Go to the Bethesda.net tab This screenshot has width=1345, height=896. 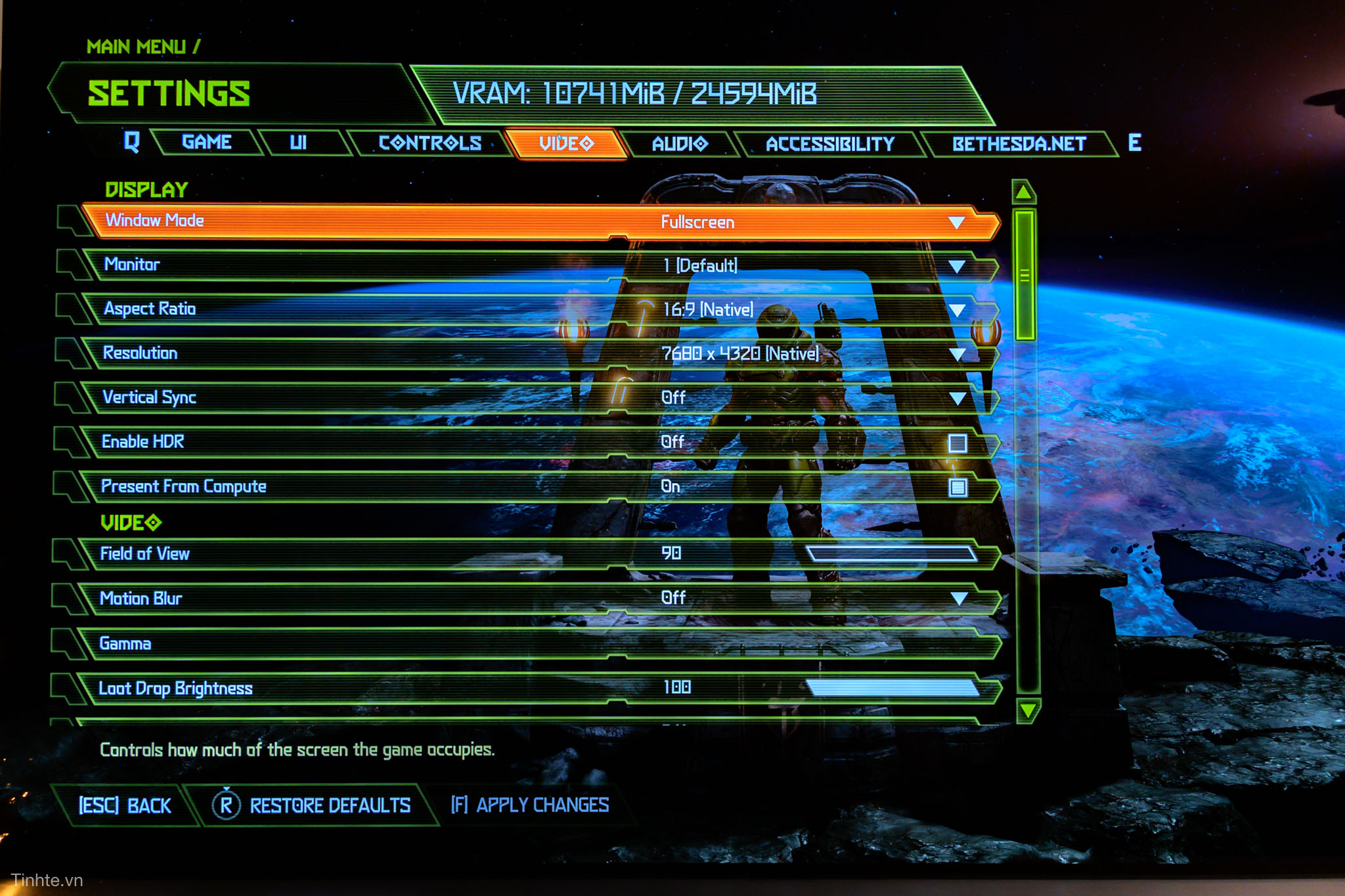(x=1019, y=144)
